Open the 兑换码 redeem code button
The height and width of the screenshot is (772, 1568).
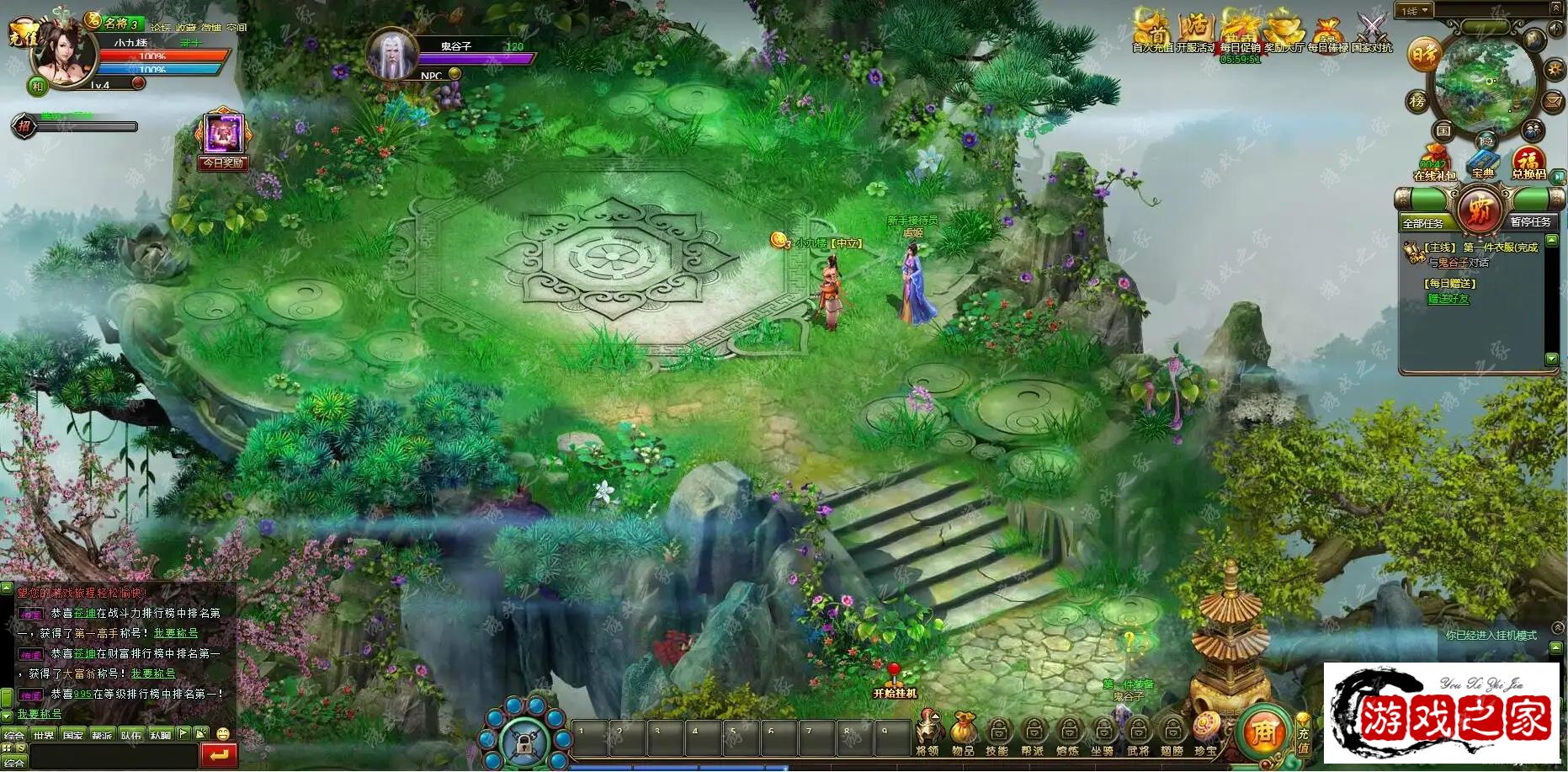click(1528, 162)
